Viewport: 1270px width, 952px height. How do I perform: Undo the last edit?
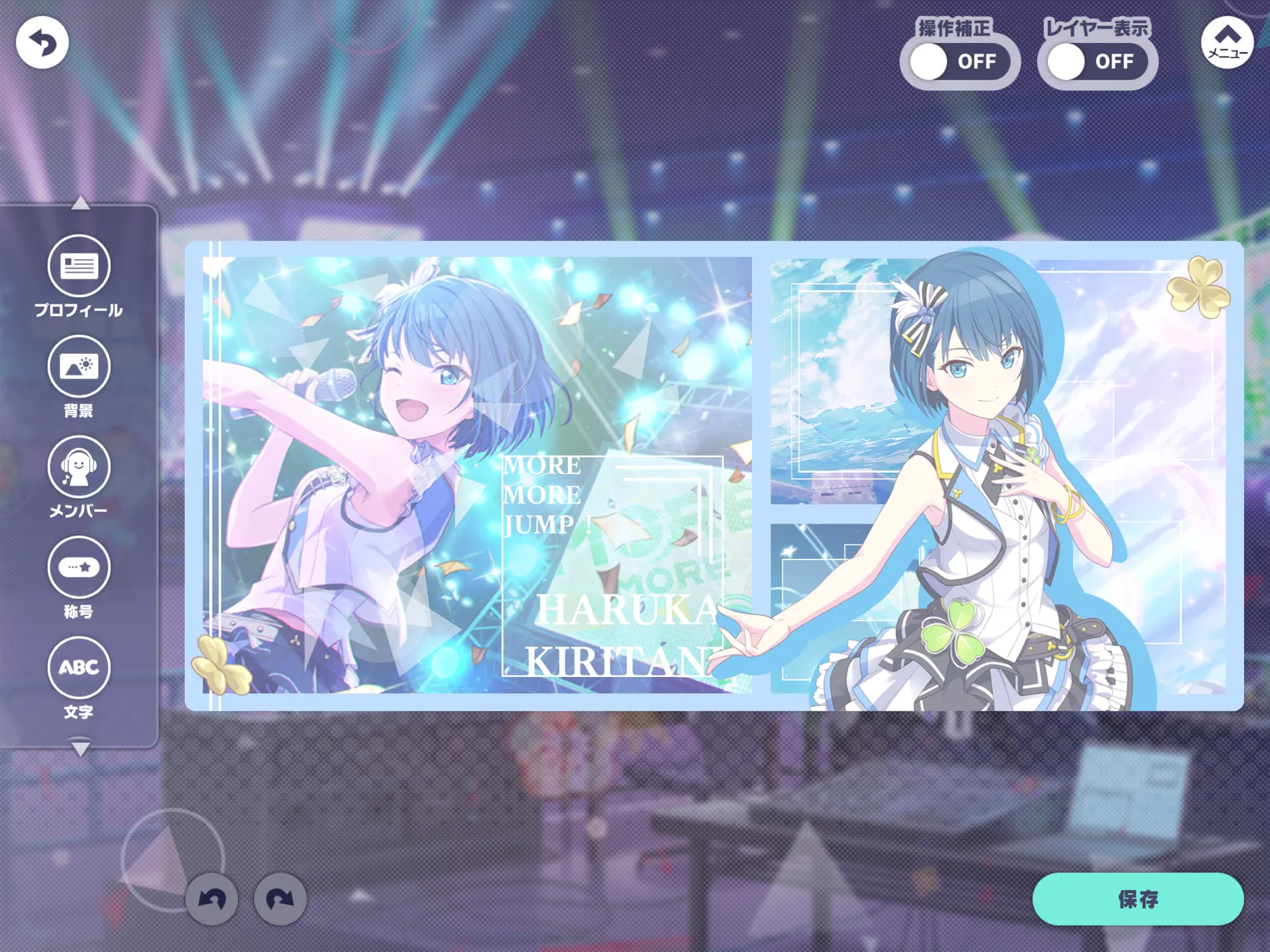[211, 899]
